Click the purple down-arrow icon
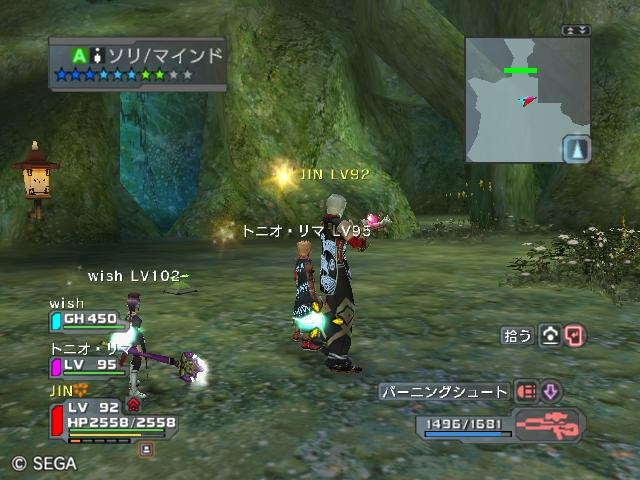Image resolution: width=640 pixels, height=480 pixels. pos(551,392)
